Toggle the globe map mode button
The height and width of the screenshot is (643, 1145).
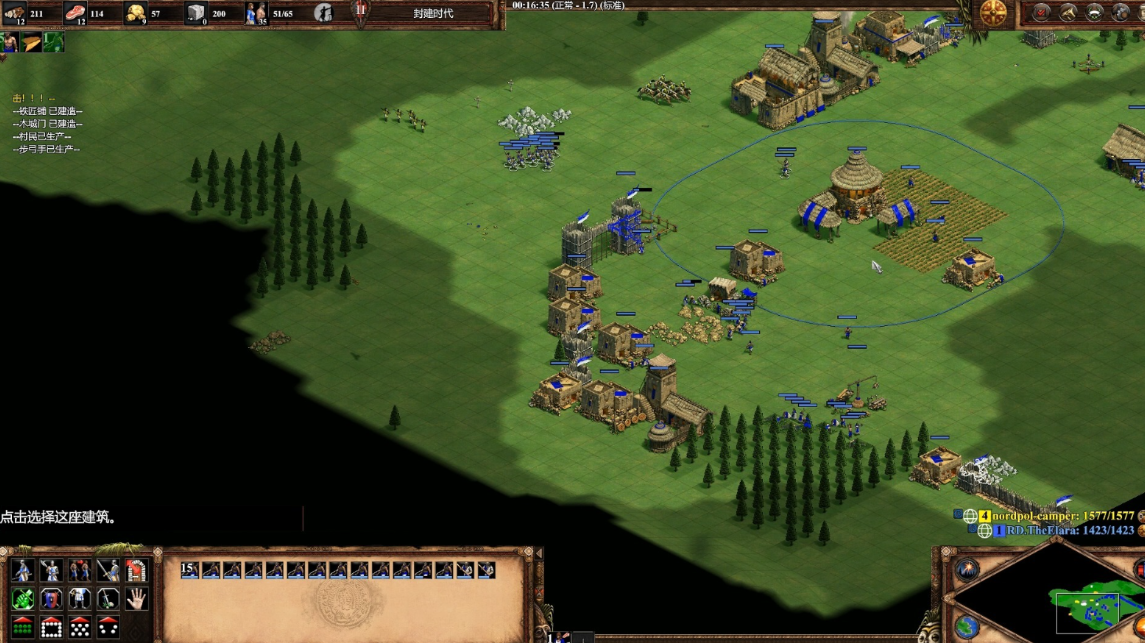[x=967, y=626]
